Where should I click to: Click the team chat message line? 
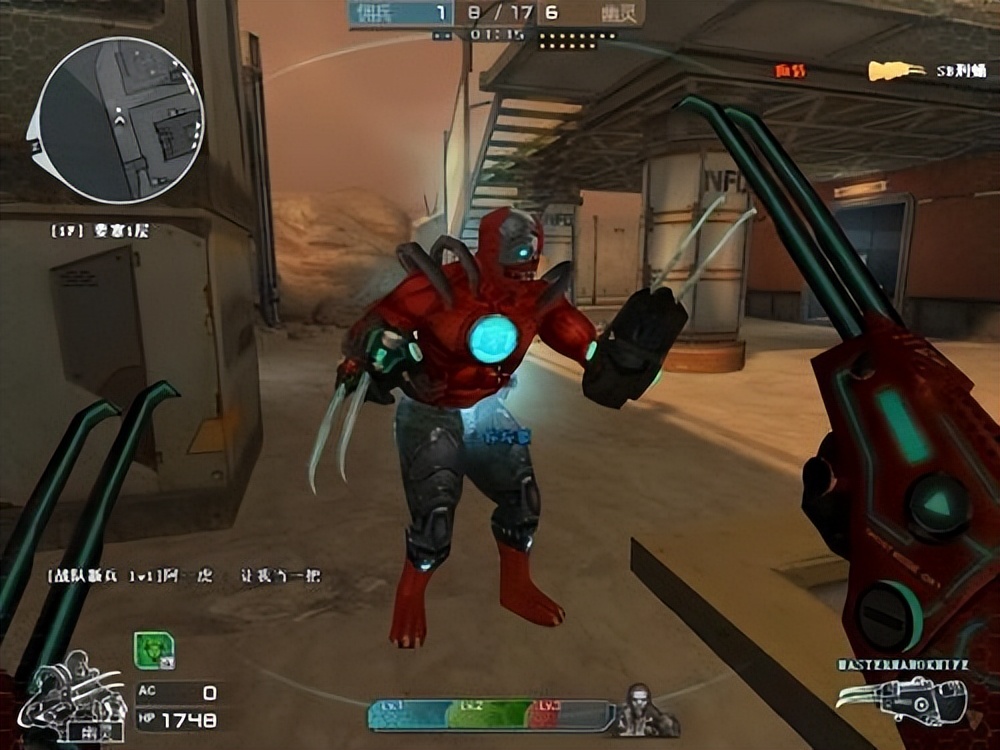184,576
